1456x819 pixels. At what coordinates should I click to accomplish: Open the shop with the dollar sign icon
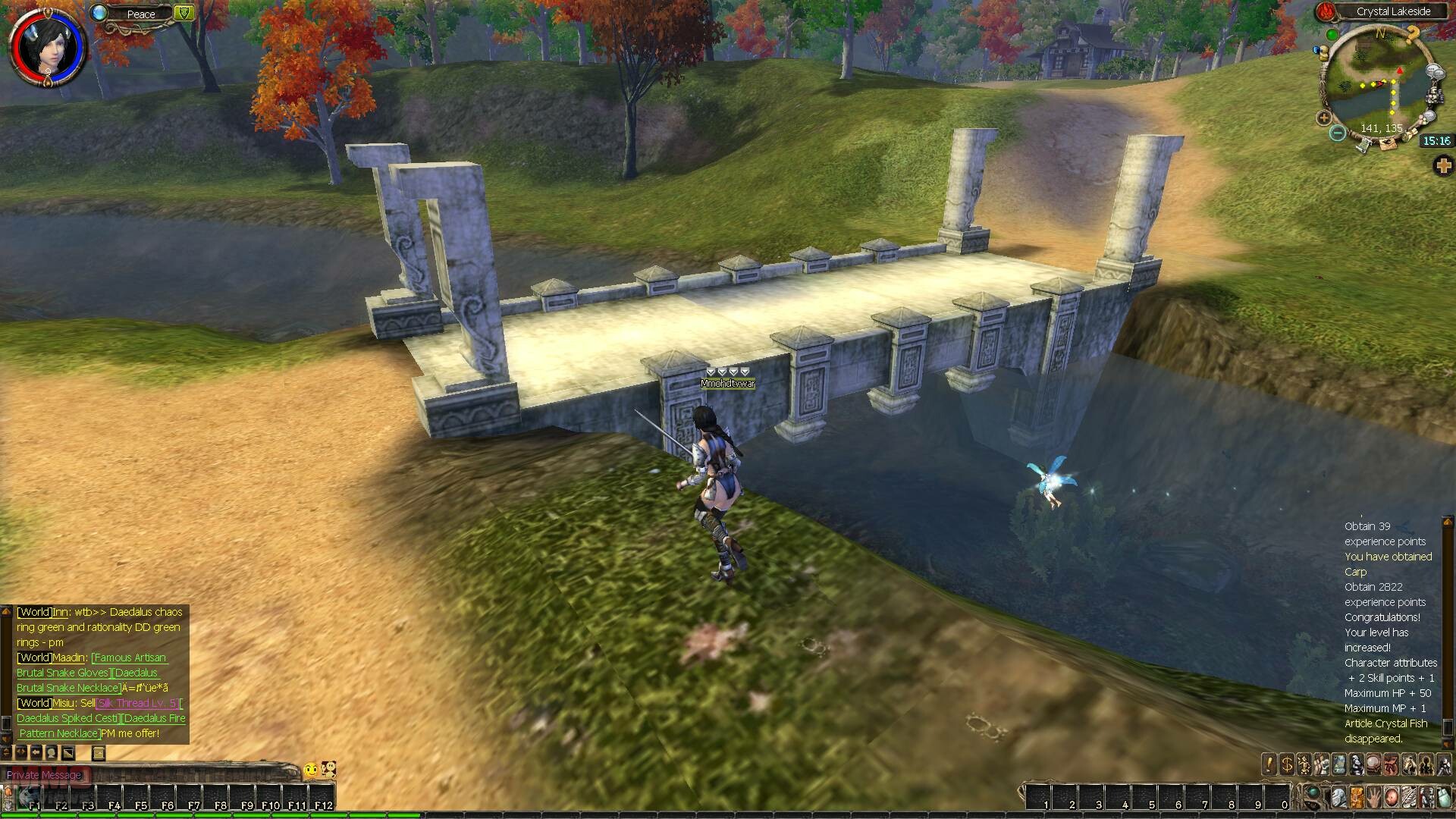click(1287, 764)
